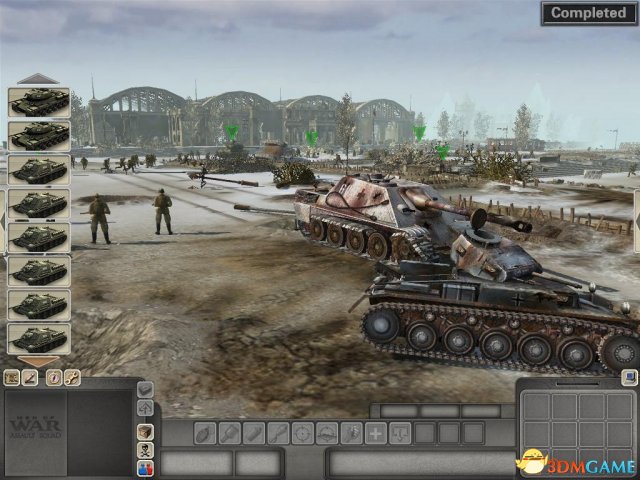640x480 pixels.
Task: Open the compass icon below the unit list
Action: tap(53, 377)
